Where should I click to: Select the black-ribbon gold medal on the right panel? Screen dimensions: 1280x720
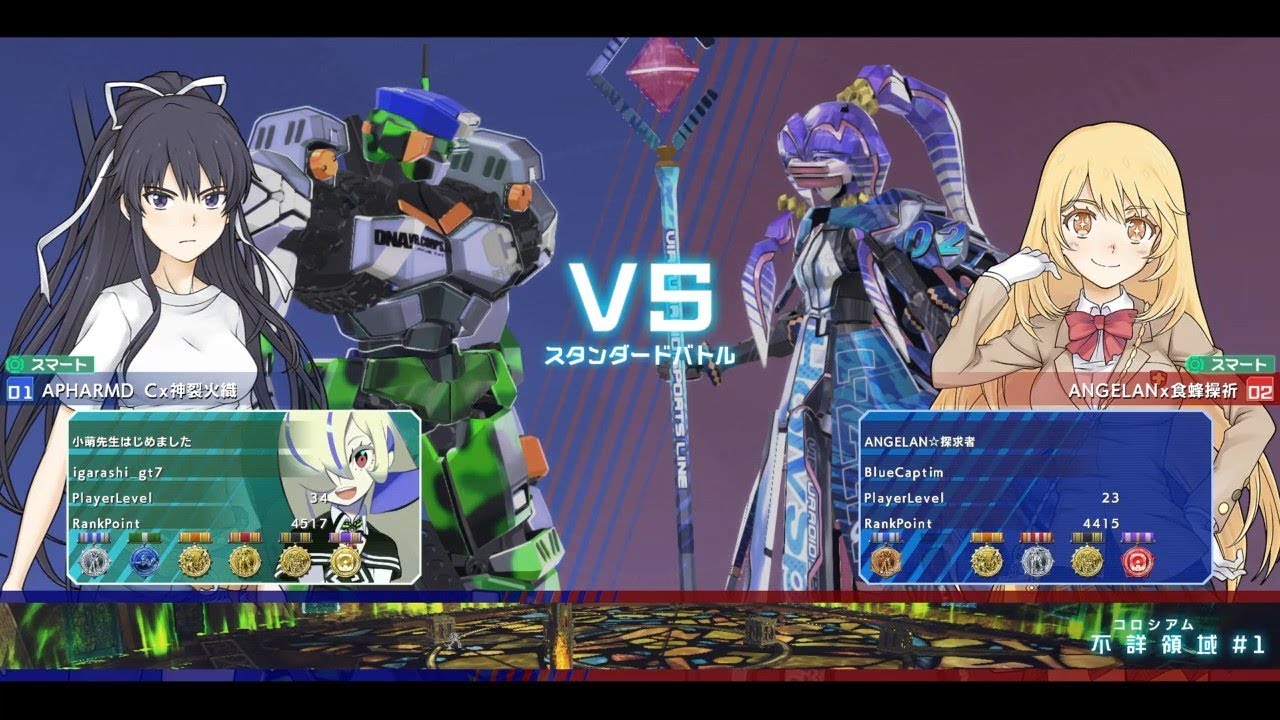[1087, 560]
